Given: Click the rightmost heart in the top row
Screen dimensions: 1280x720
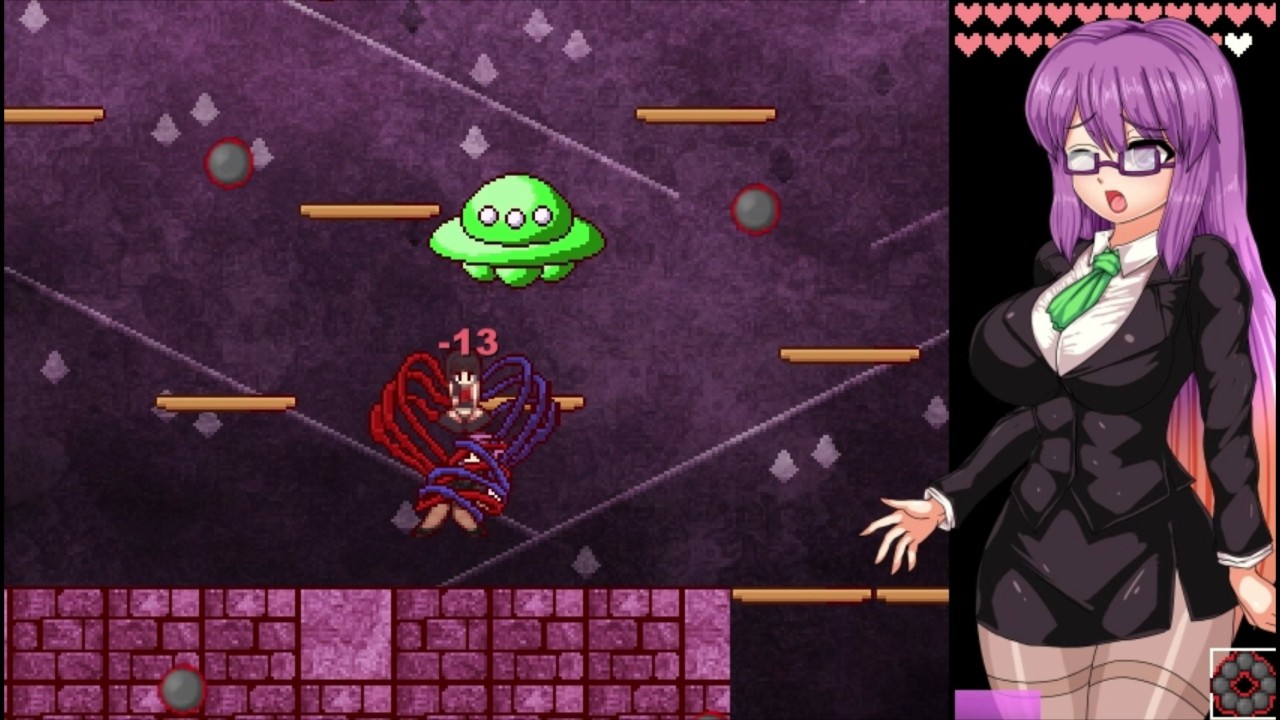Looking at the screenshot, I should pyautogui.click(x=1266, y=12).
